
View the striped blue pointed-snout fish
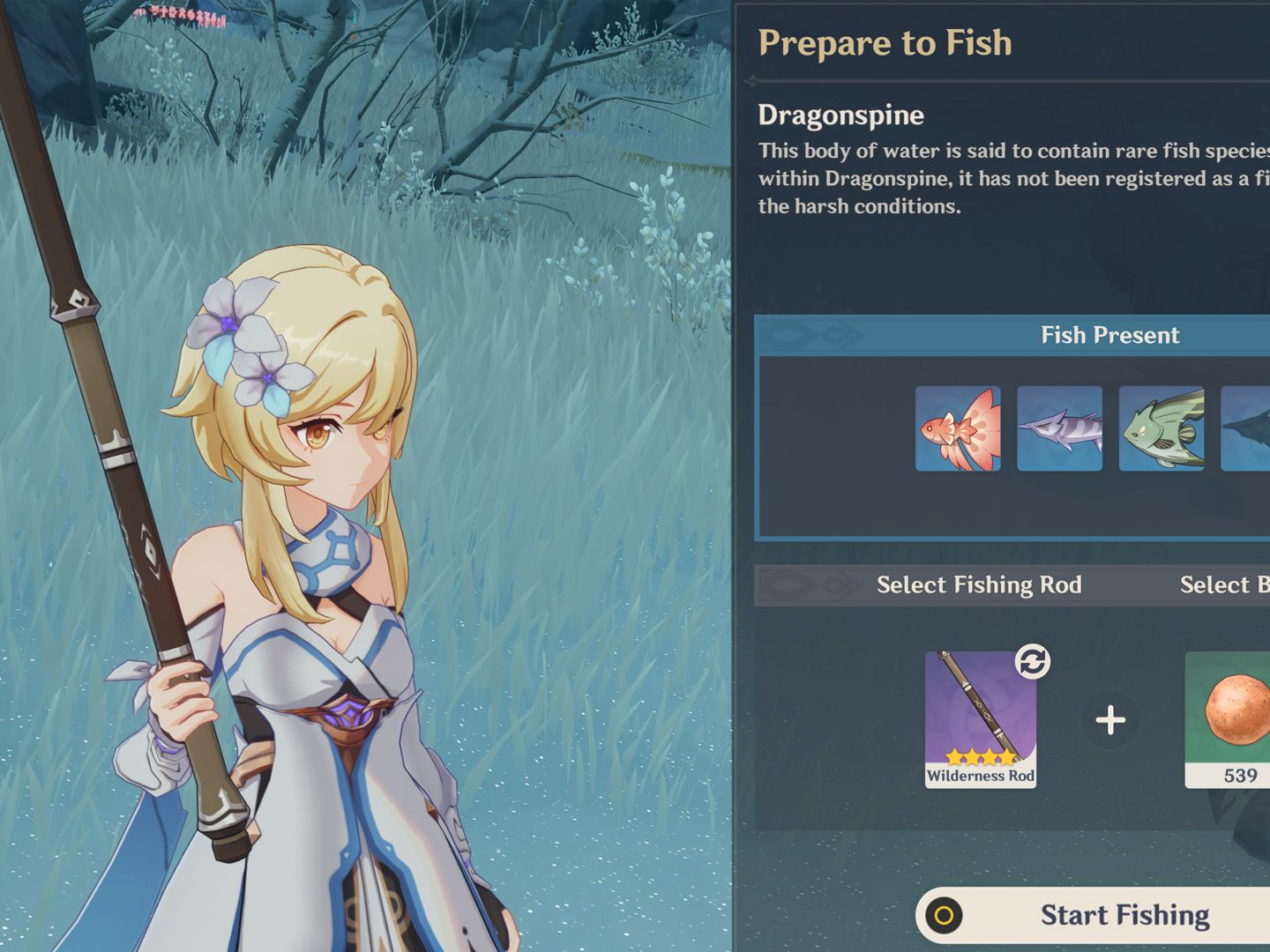click(1059, 428)
